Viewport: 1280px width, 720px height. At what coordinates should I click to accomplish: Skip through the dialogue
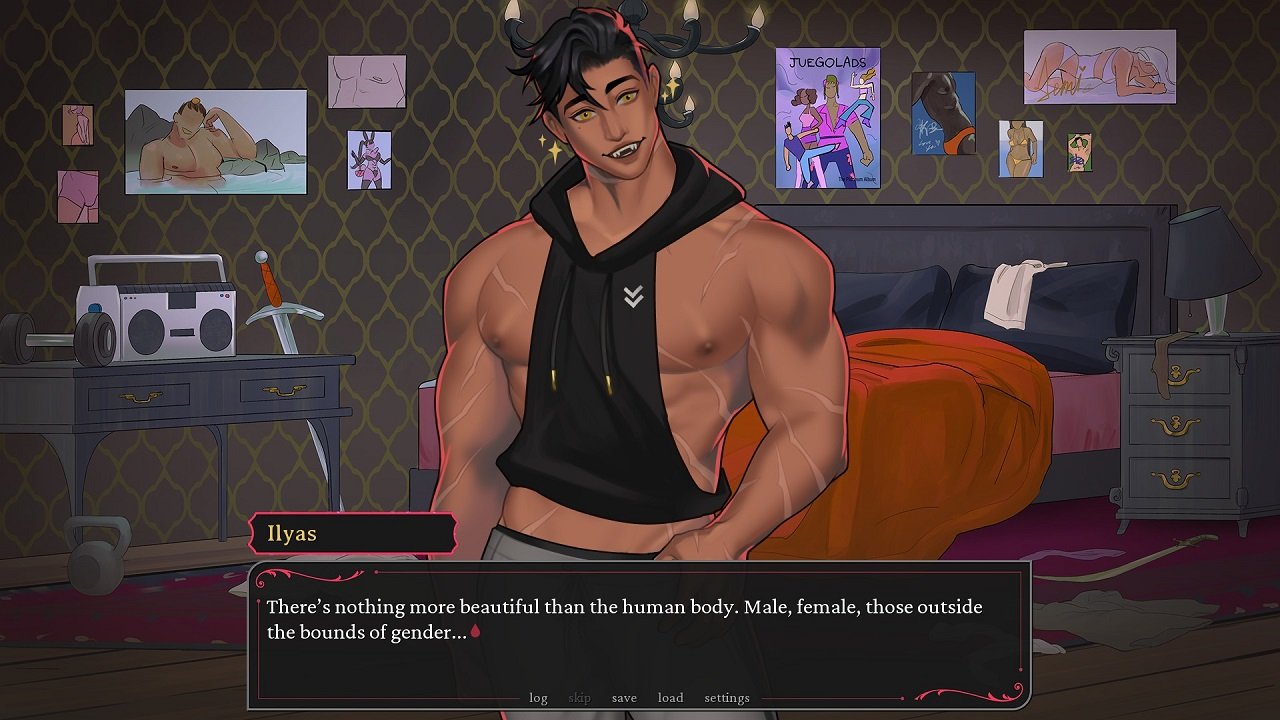coord(579,698)
